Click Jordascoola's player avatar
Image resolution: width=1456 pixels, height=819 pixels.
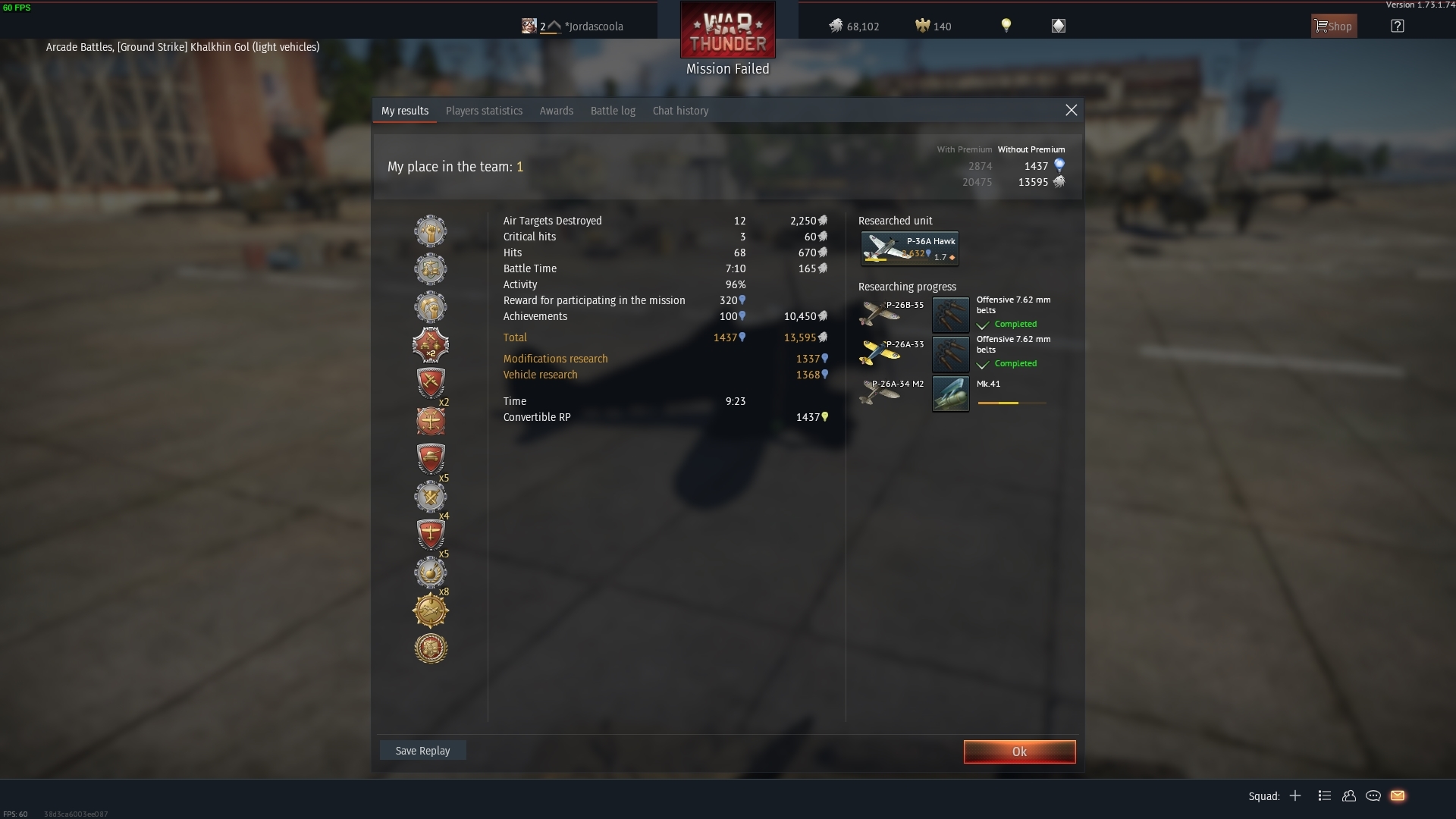529,25
